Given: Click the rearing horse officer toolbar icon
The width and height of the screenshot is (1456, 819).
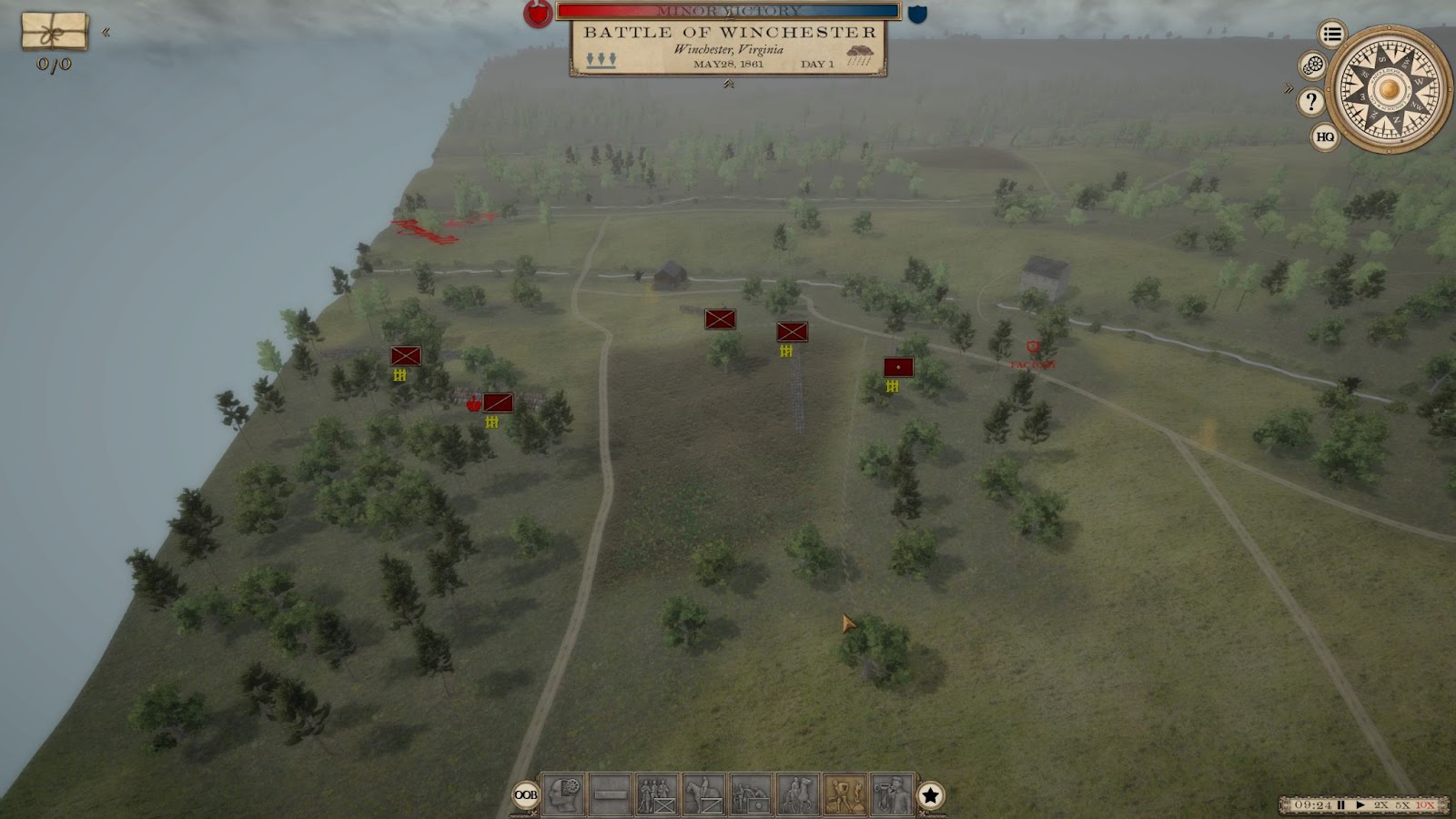Looking at the screenshot, I should point(798,794).
